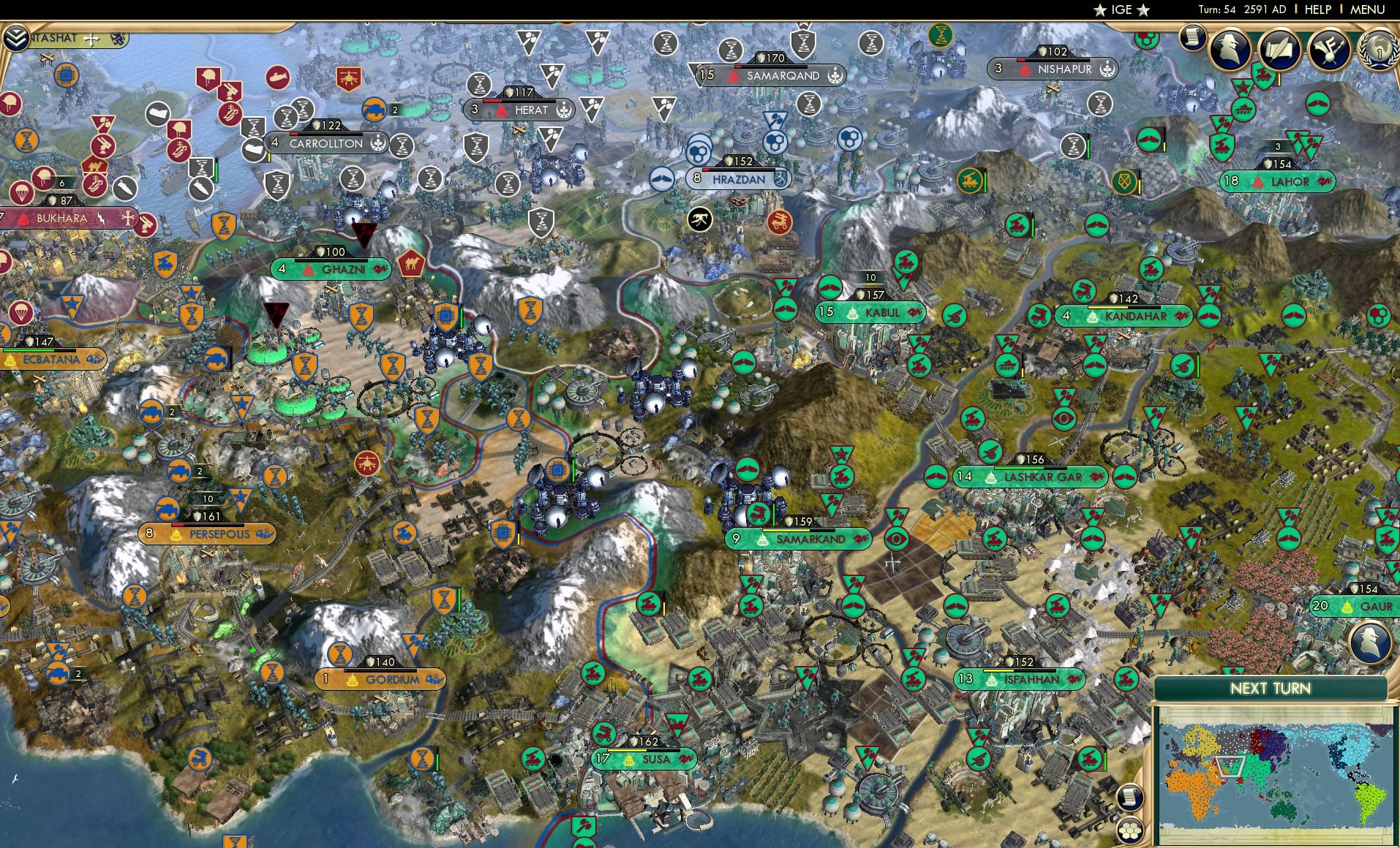
Task: Select the red paratrooper unit flag near Bukhara
Action: click(x=21, y=192)
